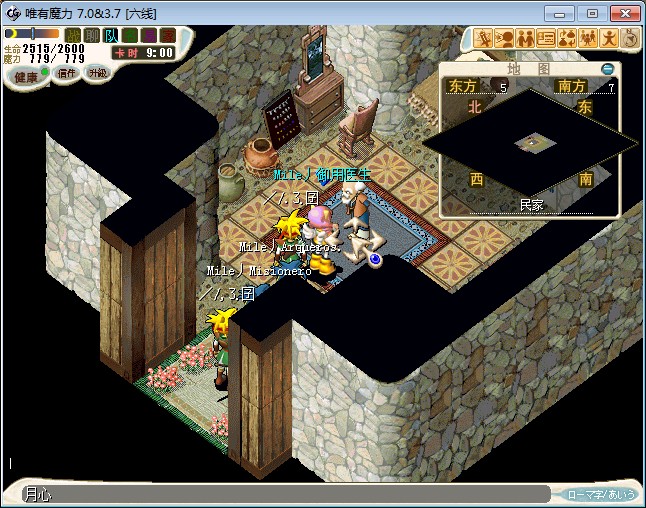Open the name card icon

[x=547, y=39]
